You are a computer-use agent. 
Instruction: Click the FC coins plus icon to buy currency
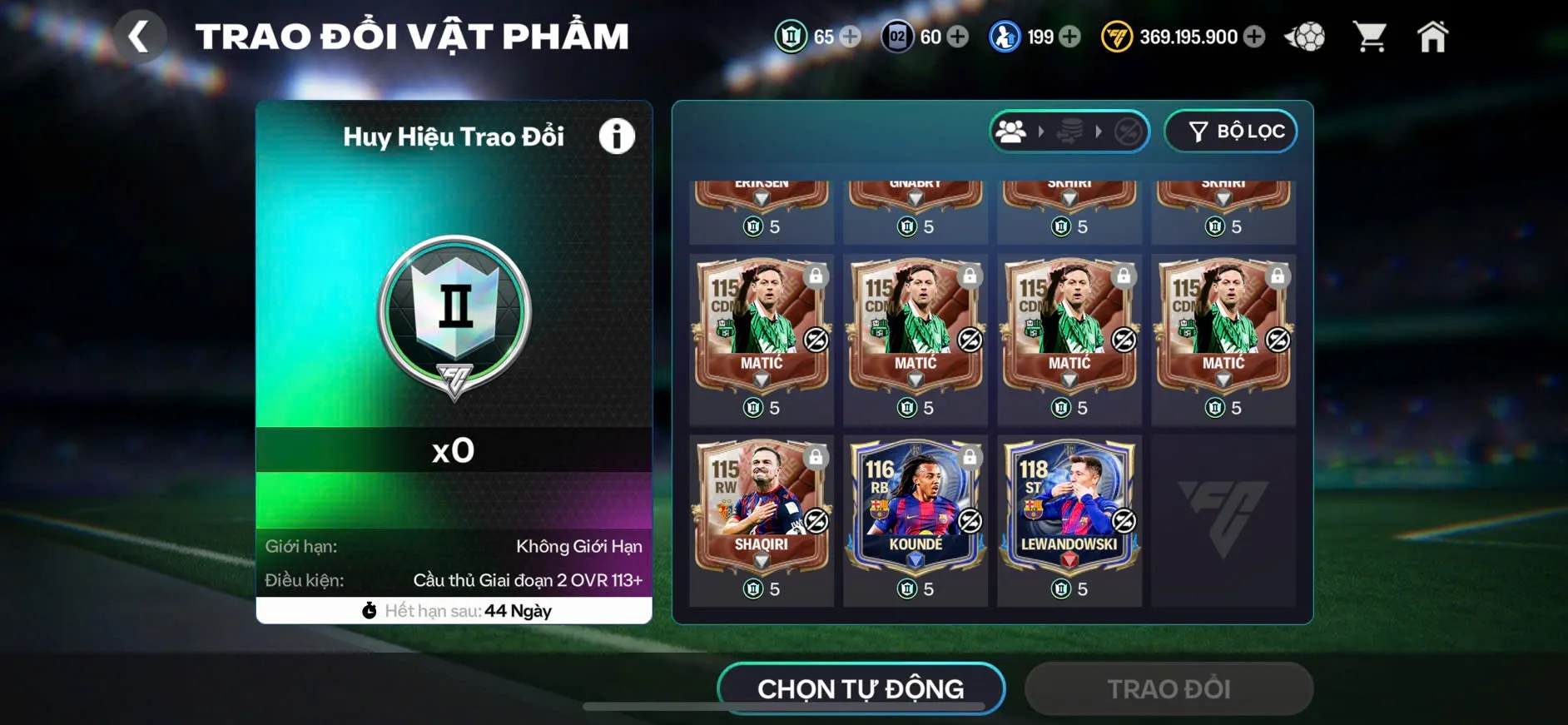click(1255, 37)
